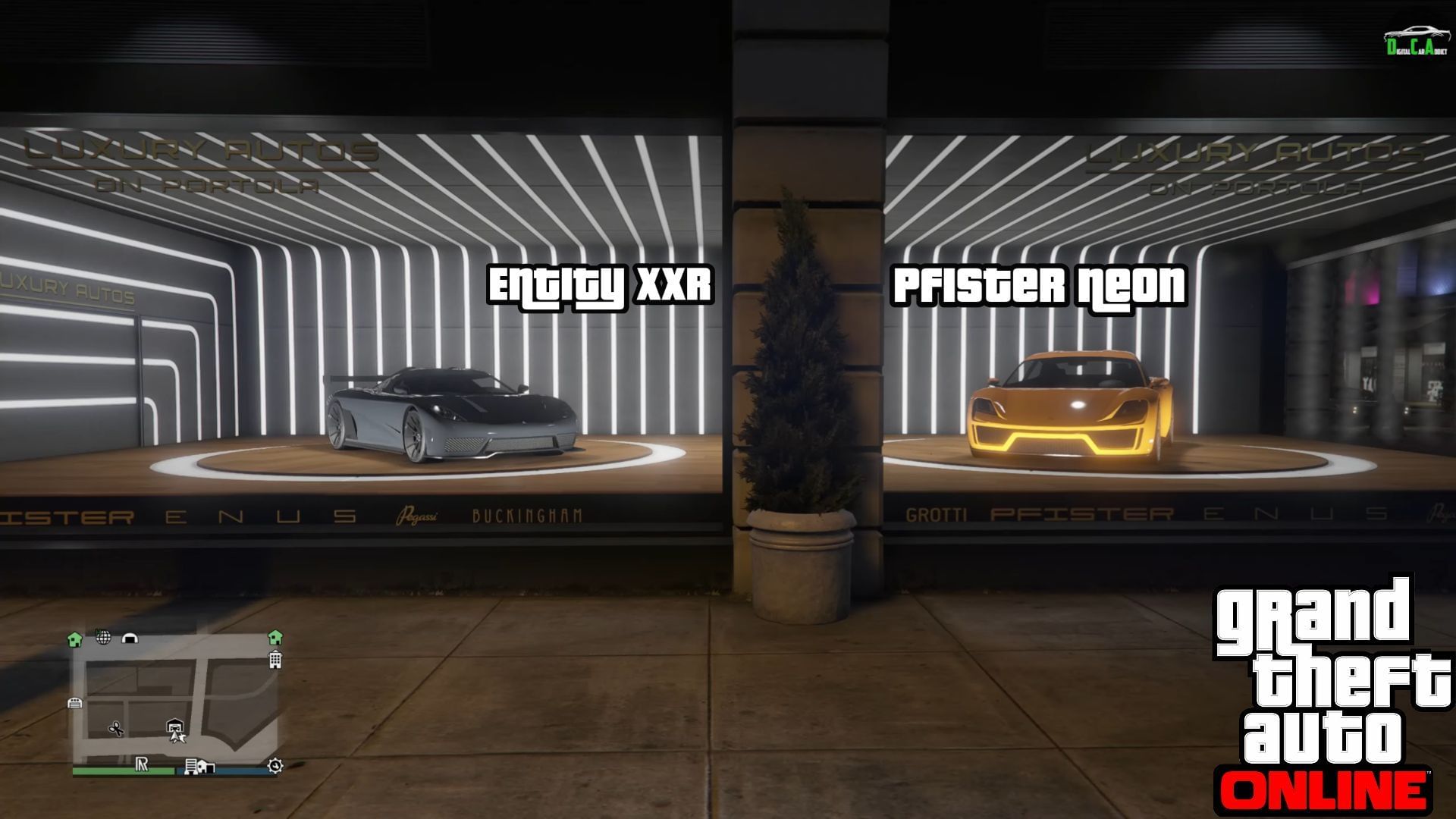
Task: Select the gear-shaped bunker blip near the armor bar
Action: coord(274,766)
